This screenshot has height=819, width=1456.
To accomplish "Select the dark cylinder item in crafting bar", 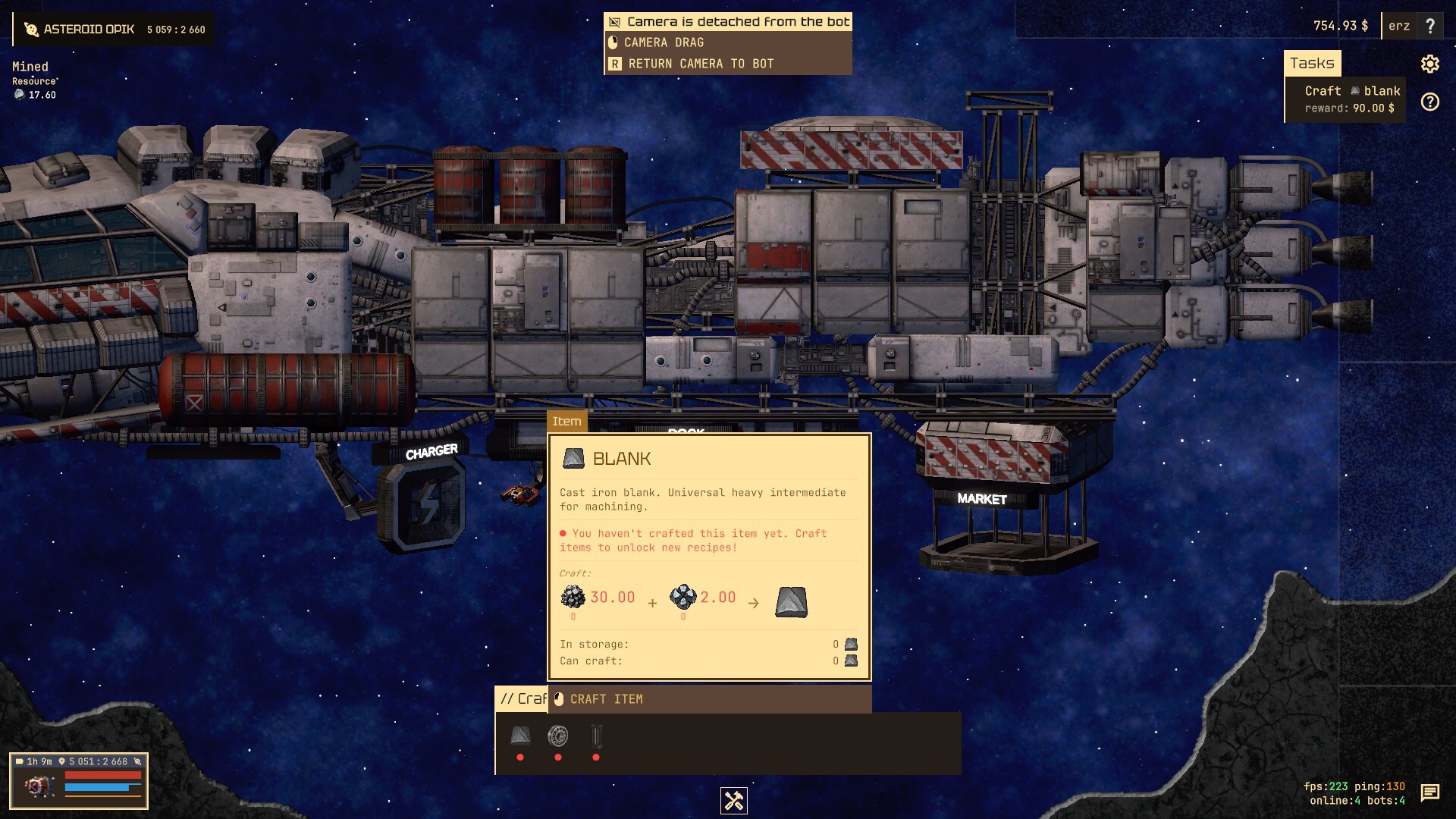I will [x=596, y=736].
